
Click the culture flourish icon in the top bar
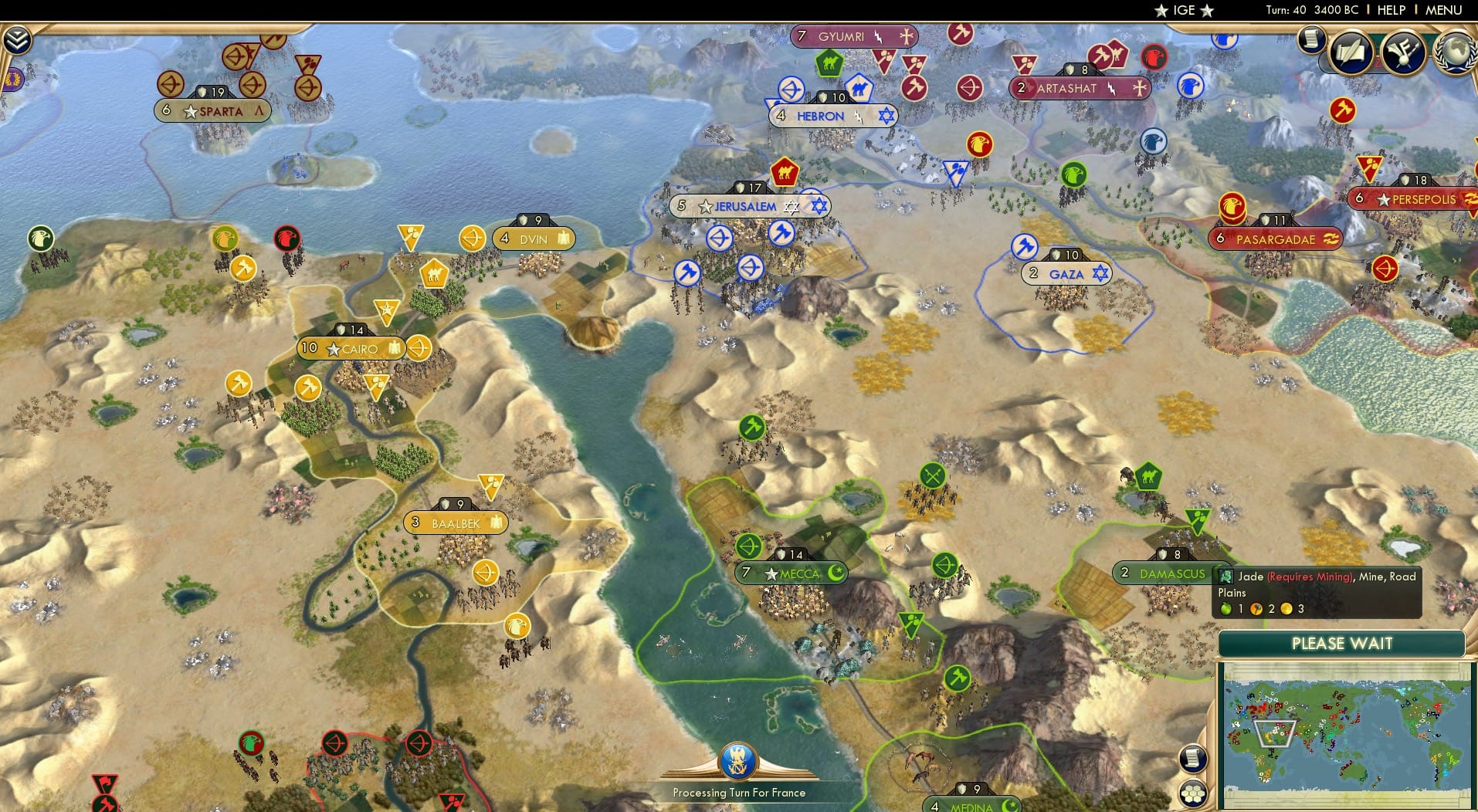point(1404,52)
